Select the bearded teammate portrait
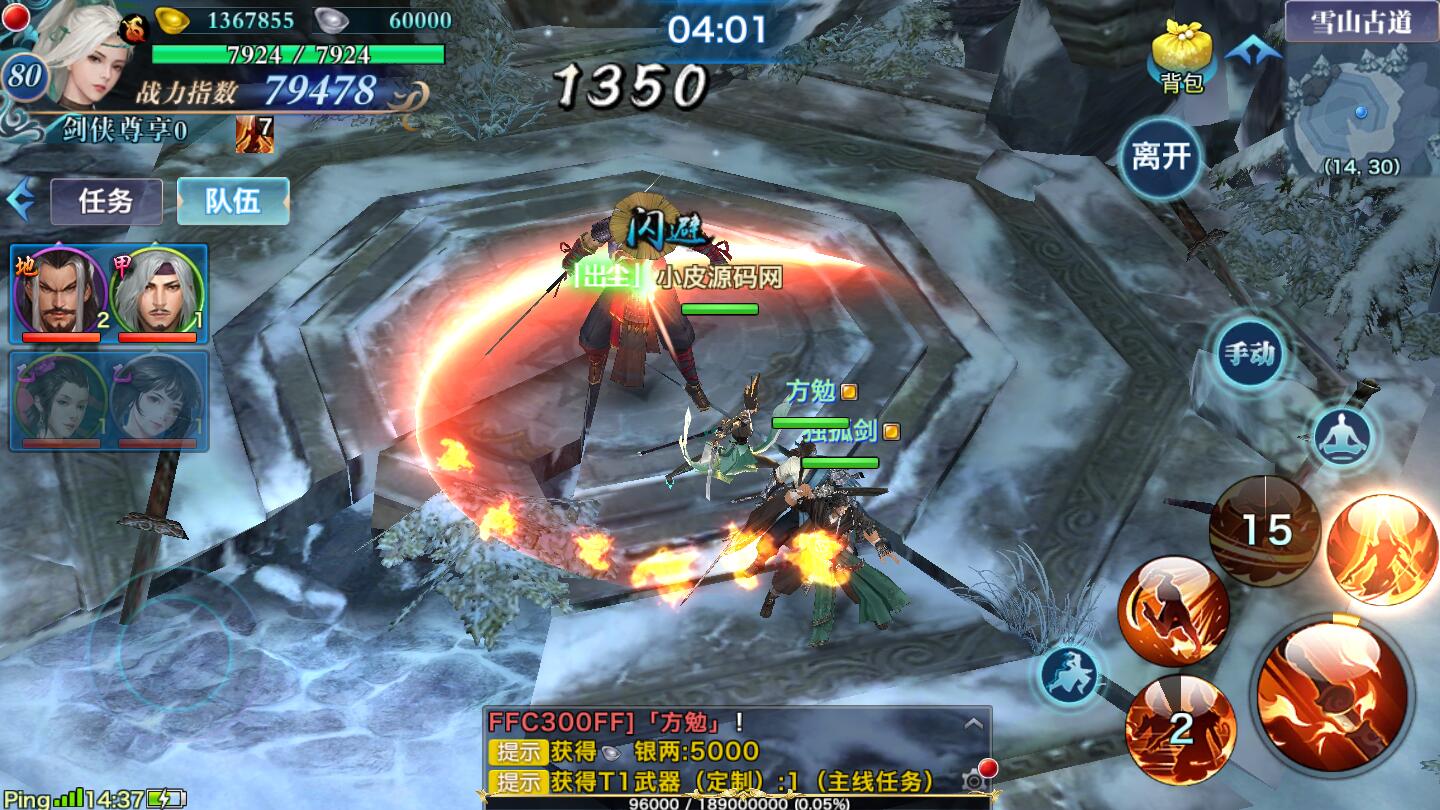This screenshot has width=1440, height=810. coord(58,292)
